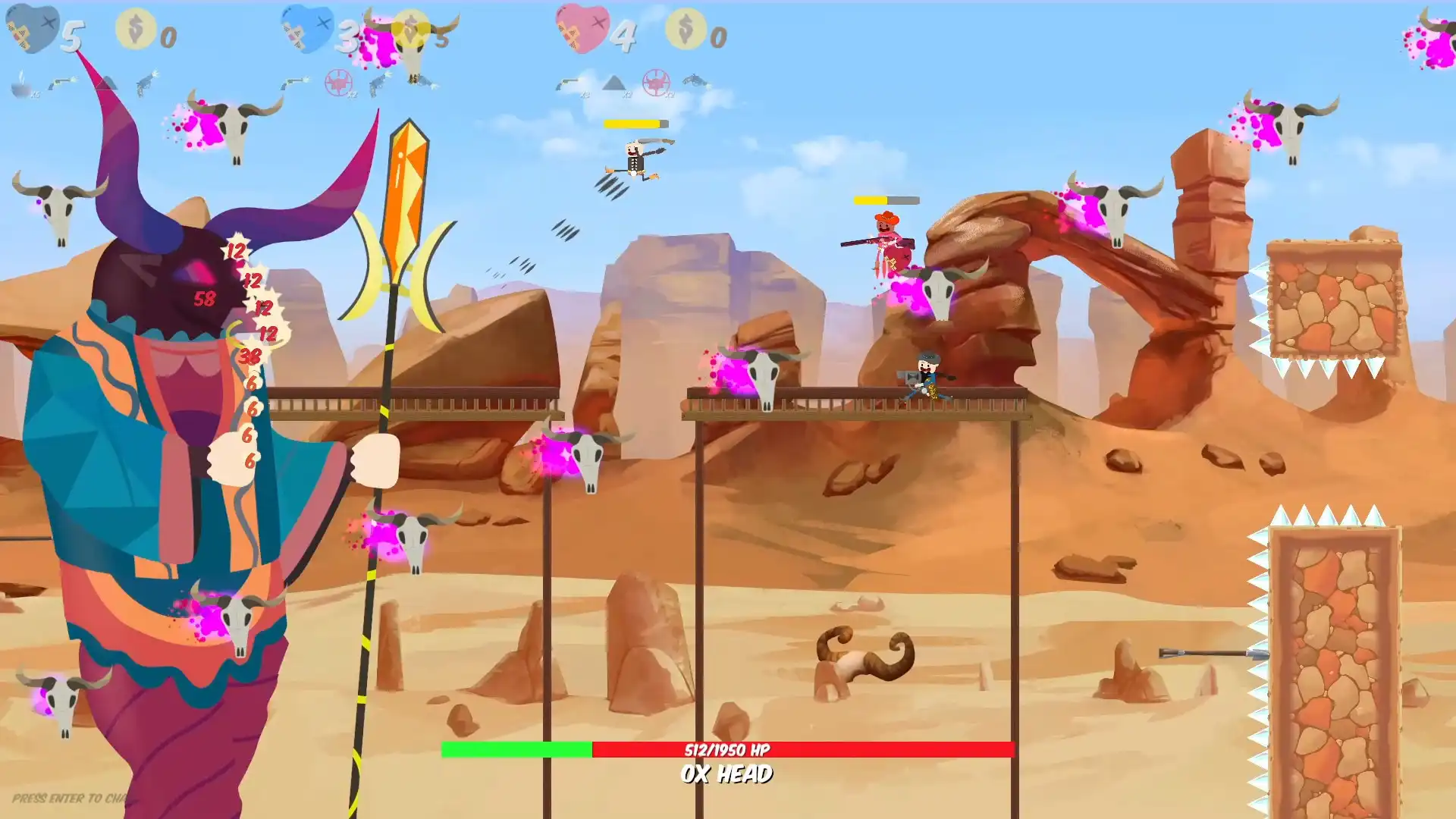Viewport: 1456px width, 819px height.
Task: Select the crosshair sniper scope icon marked x2
Action: 337,83
